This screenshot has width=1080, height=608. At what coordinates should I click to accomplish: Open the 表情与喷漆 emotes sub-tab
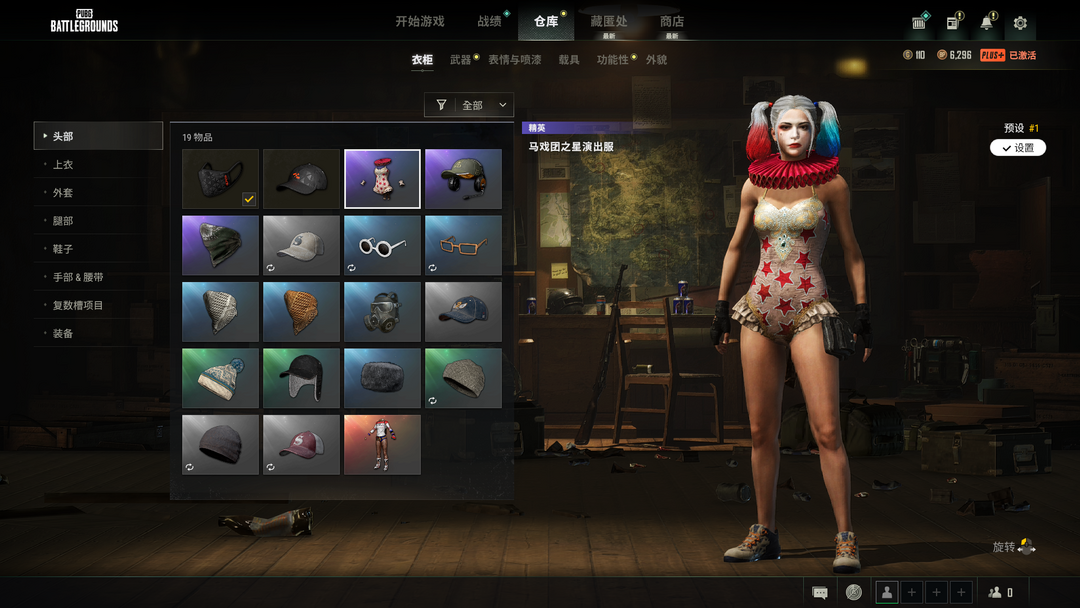[514, 60]
